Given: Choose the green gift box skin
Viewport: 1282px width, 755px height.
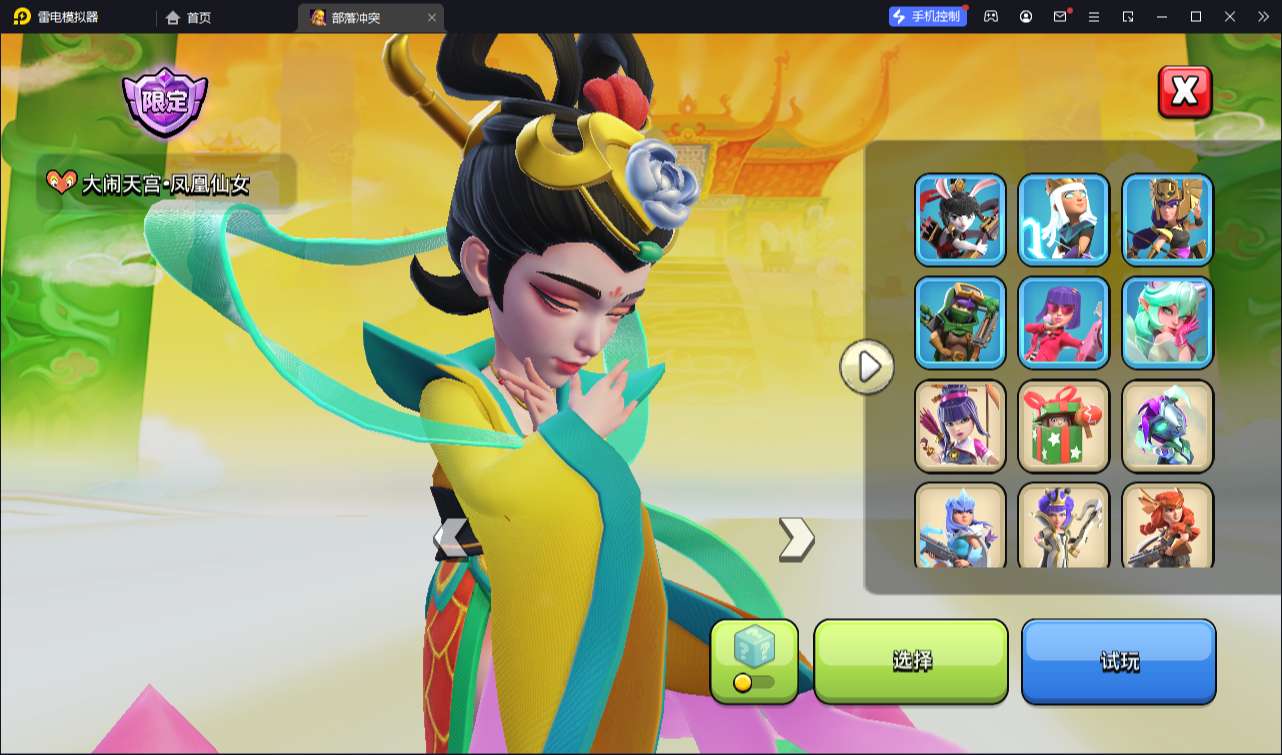Looking at the screenshot, I should (1063, 425).
